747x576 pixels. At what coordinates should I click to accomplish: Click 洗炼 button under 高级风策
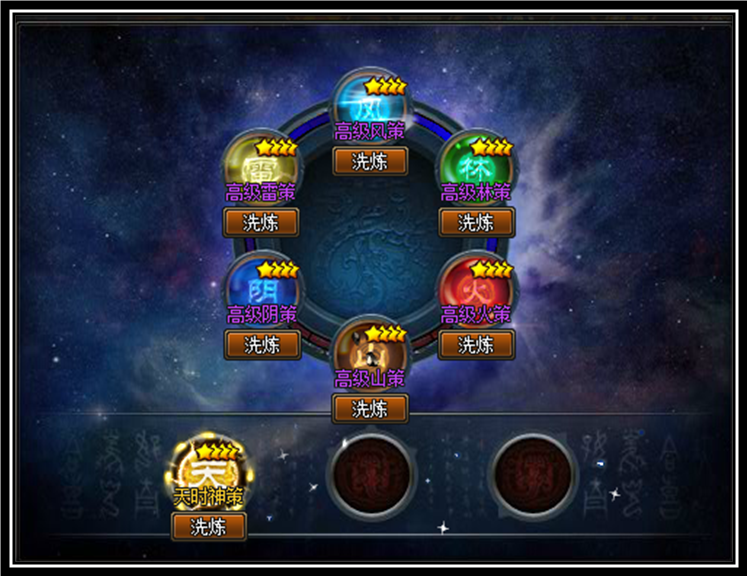370,161
